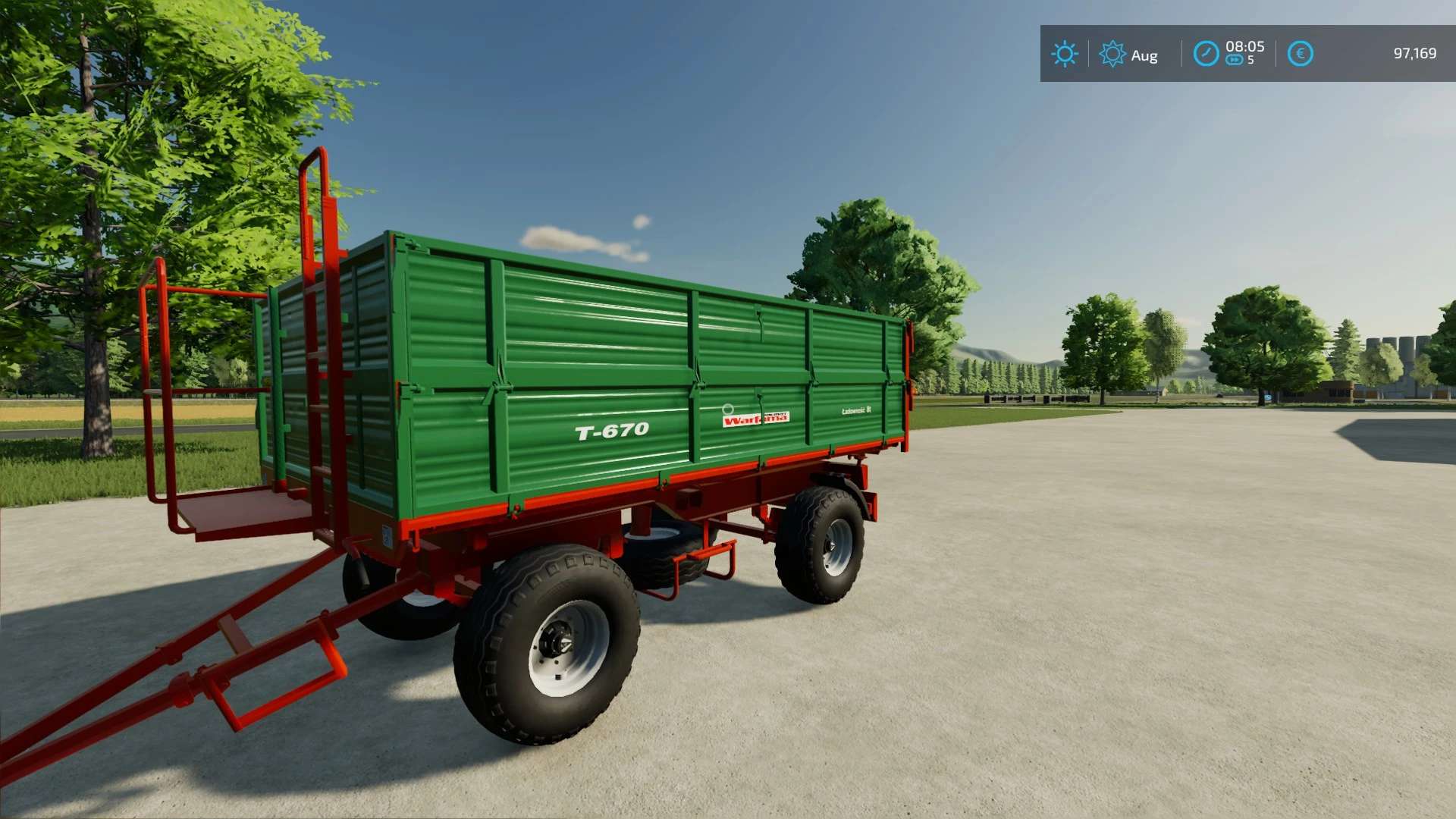Click the clock icon in the HUD
This screenshot has width=1456, height=819.
pyautogui.click(x=1206, y=54)
